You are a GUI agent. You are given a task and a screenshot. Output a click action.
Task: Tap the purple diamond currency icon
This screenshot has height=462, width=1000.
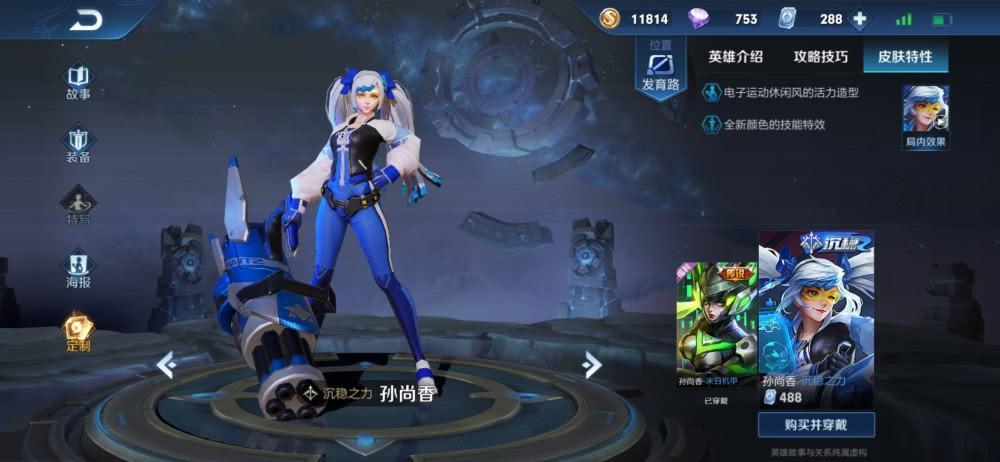(698, 19)
